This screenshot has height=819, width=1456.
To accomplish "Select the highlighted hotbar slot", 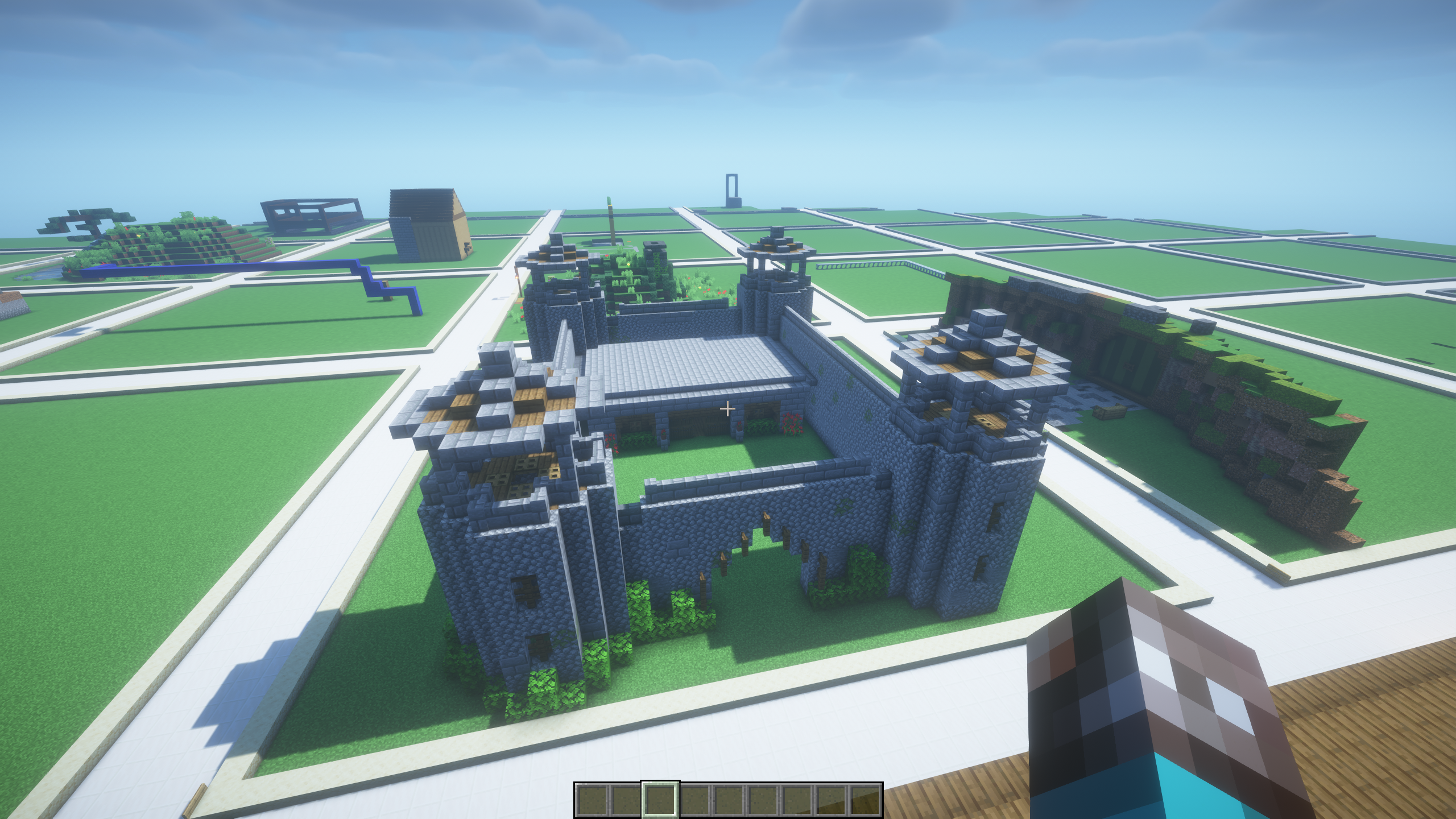I will point(660,800).
